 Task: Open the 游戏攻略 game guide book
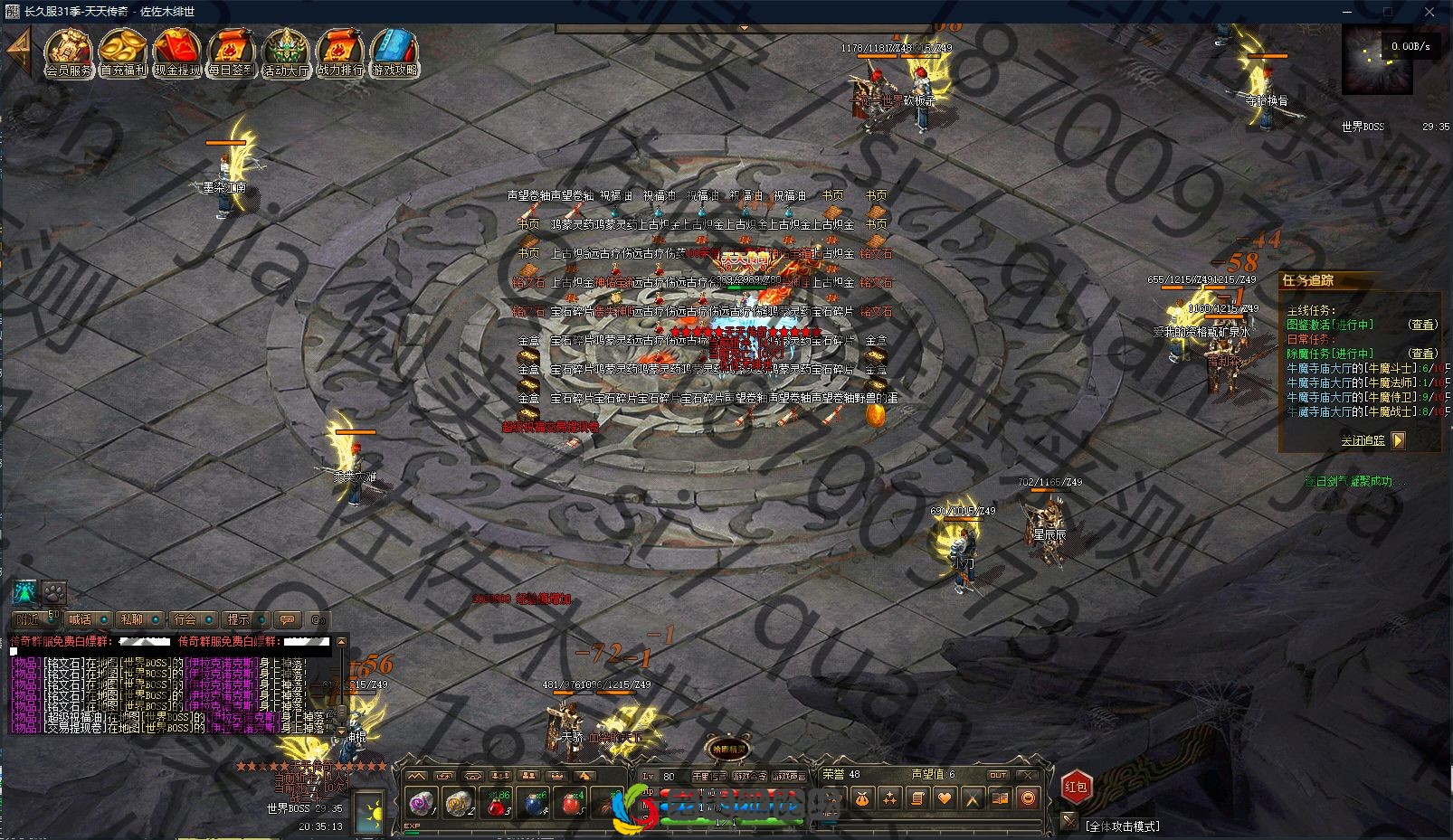click(394, 52)
